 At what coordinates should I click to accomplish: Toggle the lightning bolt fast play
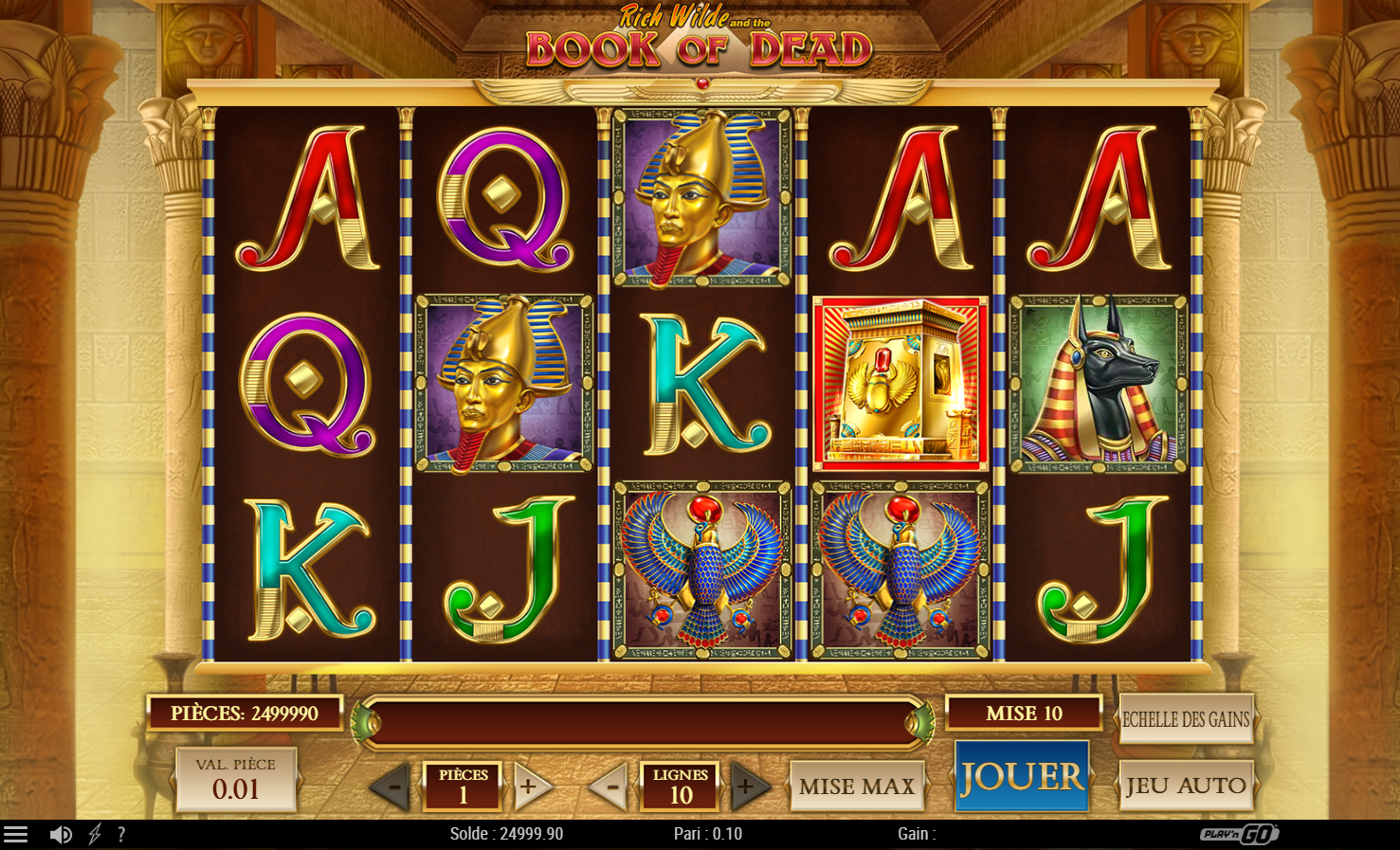coord(95,834)
